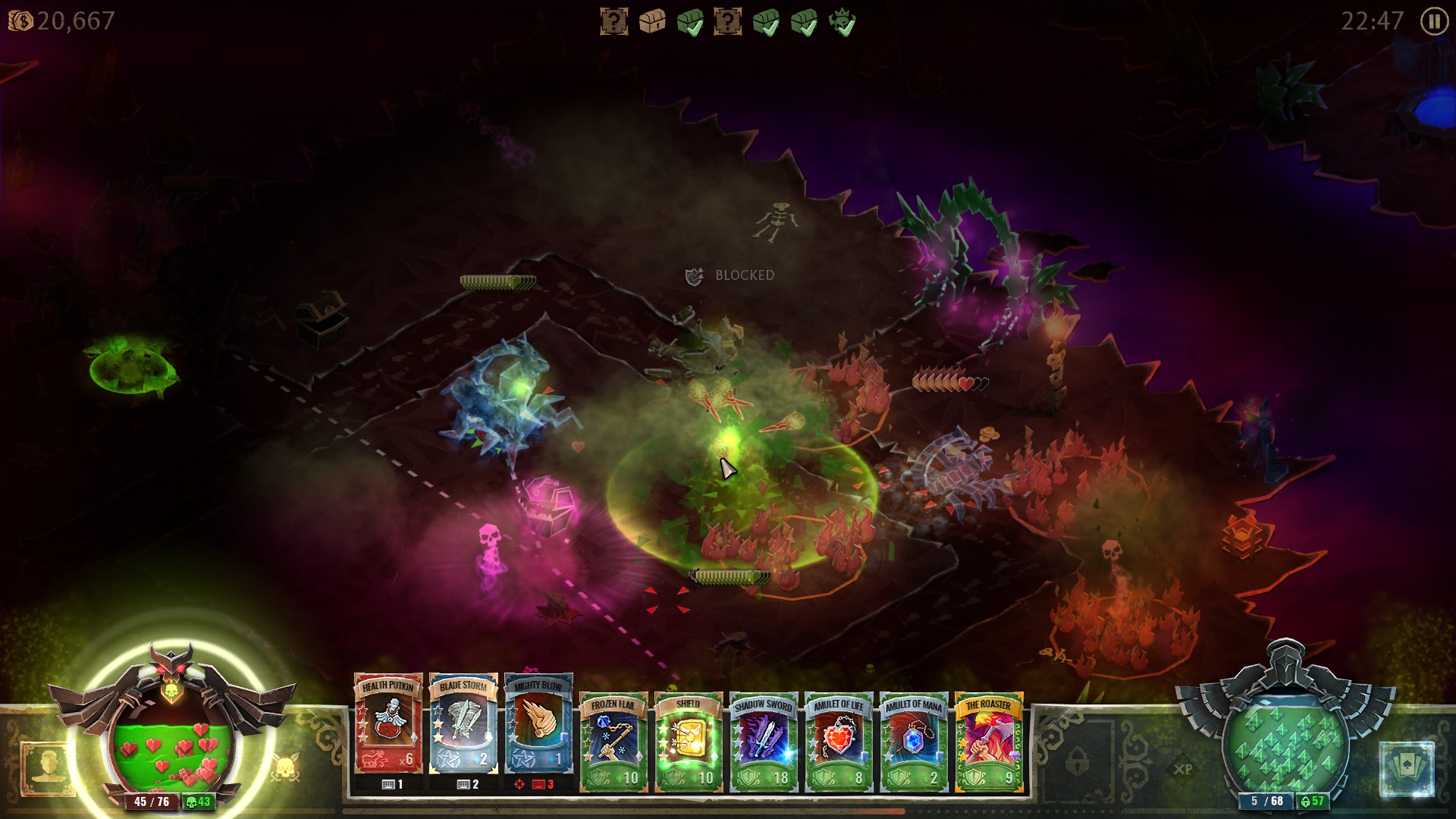Click the crowned skull boss tracker icon
This screenshot has height=819, width=1456.
click(842, 21)
